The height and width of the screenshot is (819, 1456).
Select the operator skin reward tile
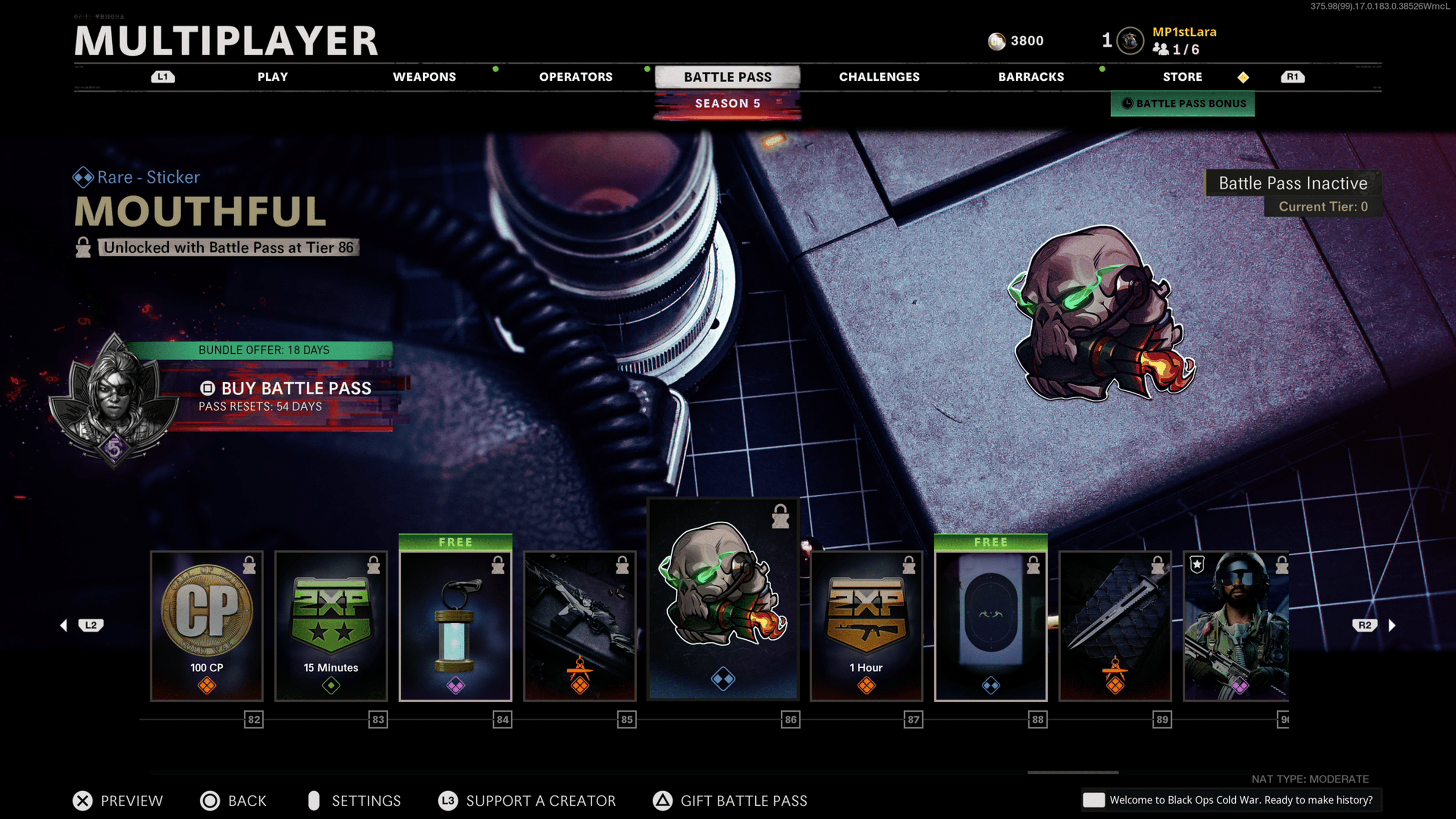pyautogui.click(x=1236, y=626)
